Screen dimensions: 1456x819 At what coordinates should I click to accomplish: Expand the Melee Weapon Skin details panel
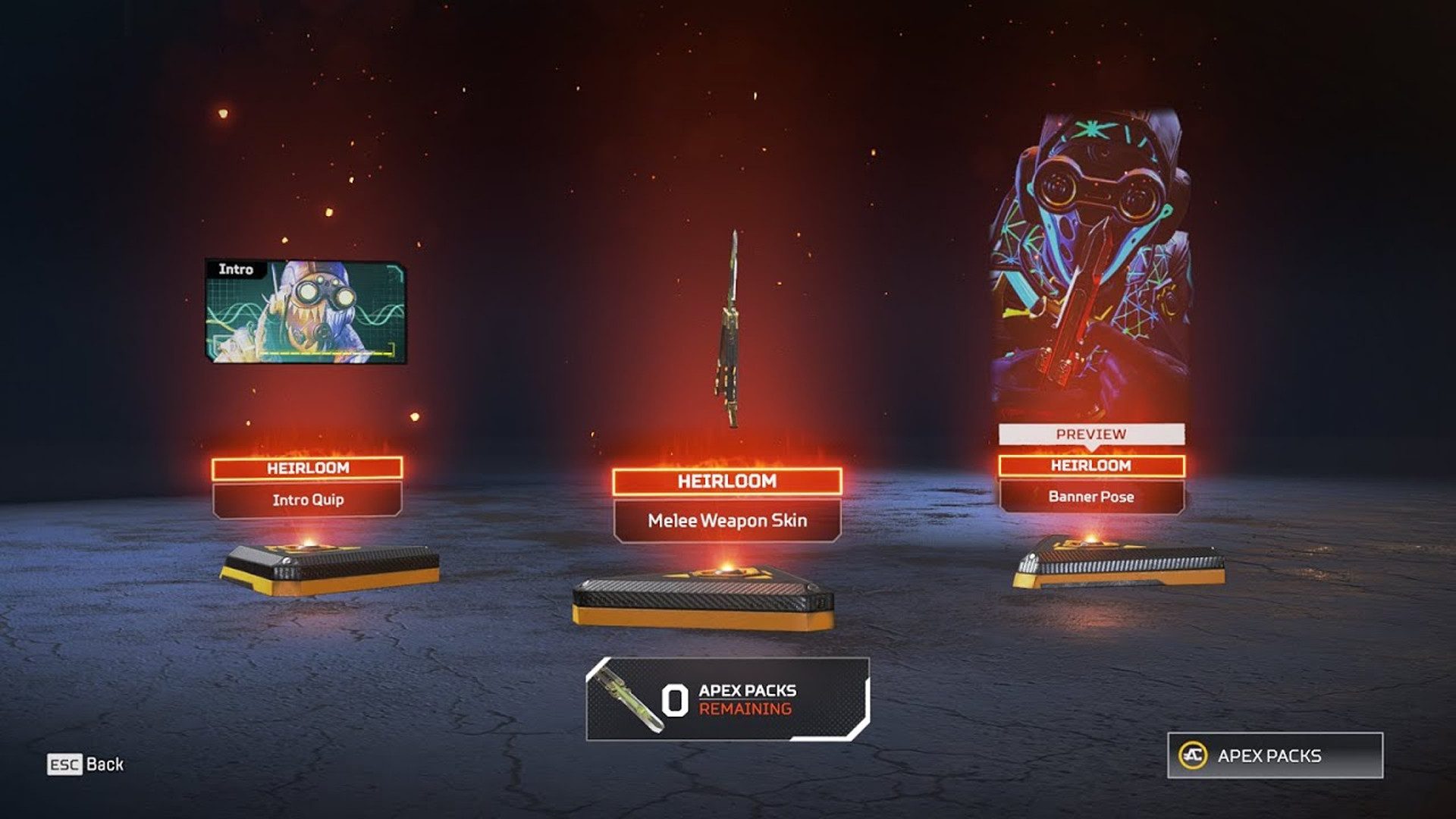pyautogui.click(x=727, y=520)
